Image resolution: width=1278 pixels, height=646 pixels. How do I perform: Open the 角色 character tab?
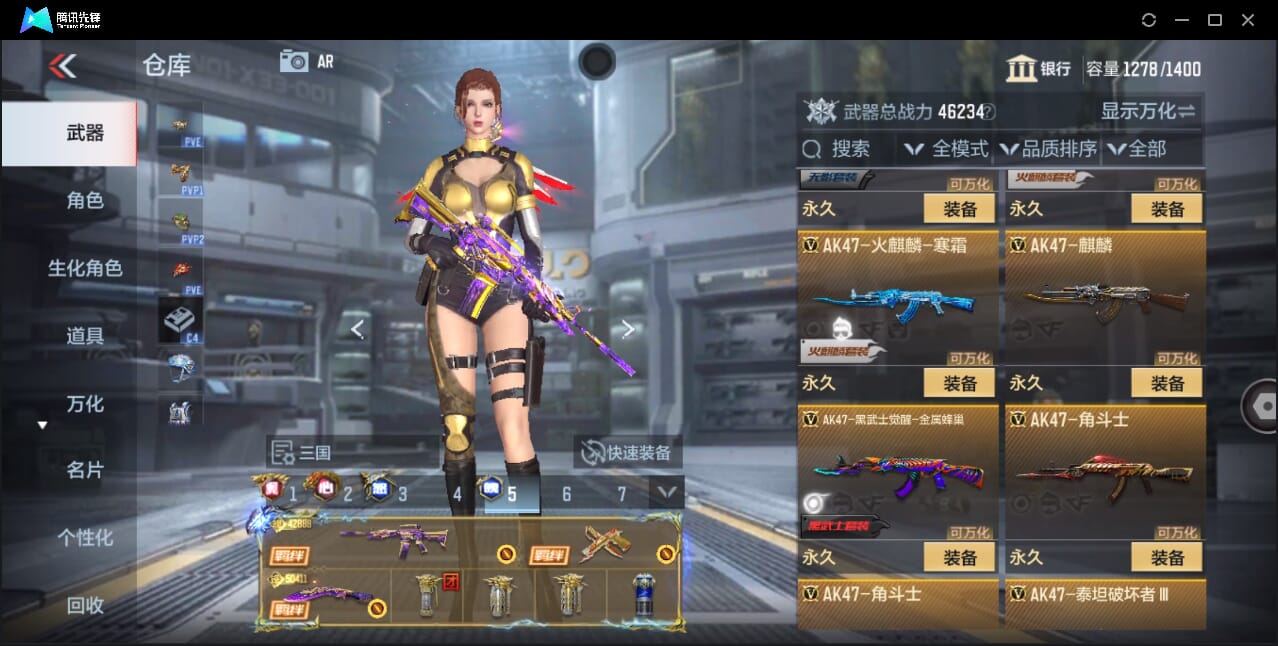(x=85, y=201)
